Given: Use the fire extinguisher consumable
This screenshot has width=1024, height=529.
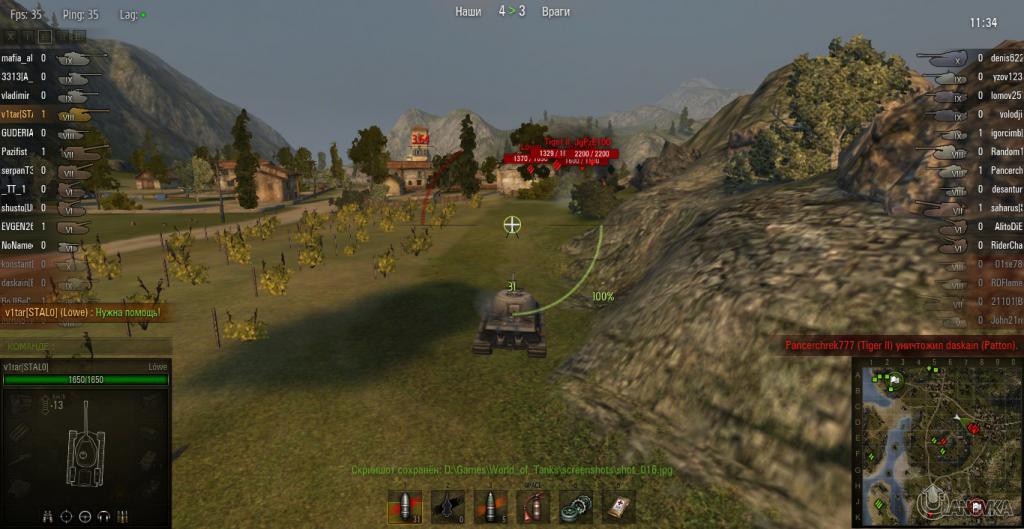Looking at the screenshot, I should (x=533, y=507).
